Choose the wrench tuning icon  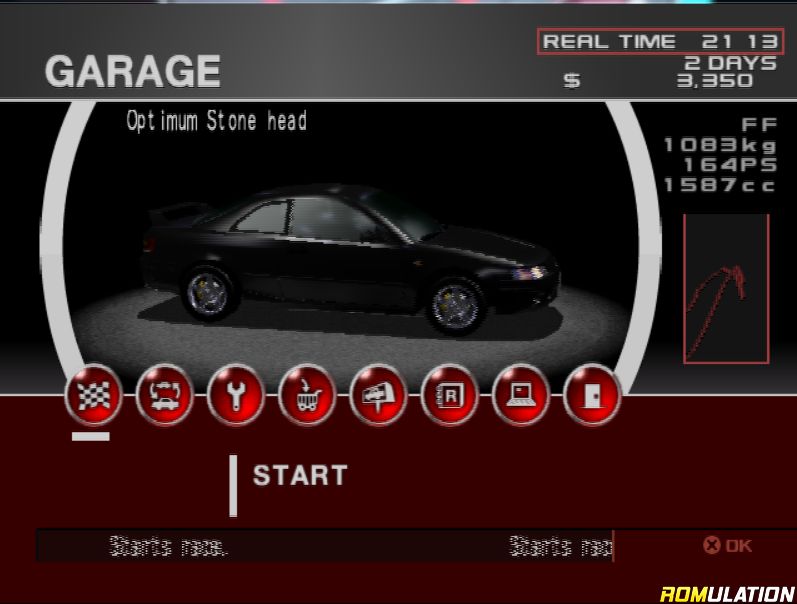pos(235,396)
